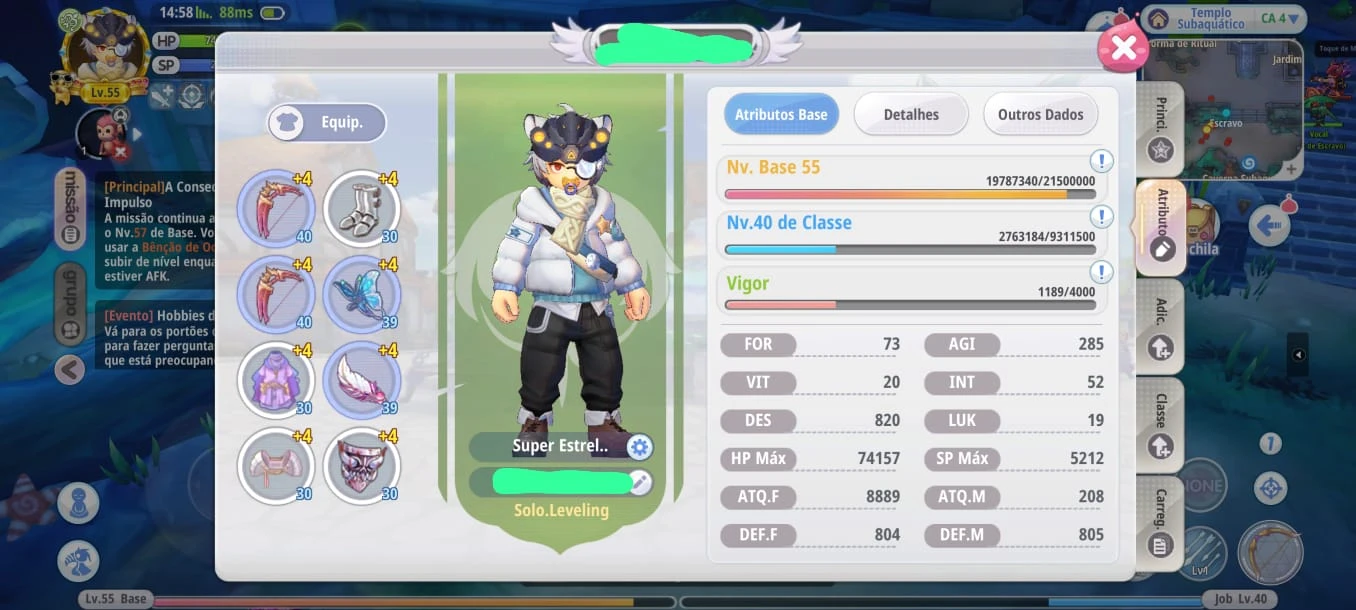Screen dimensions: 1356x610
Task: Click the Equip. button
Action: [x=327, y=123]
